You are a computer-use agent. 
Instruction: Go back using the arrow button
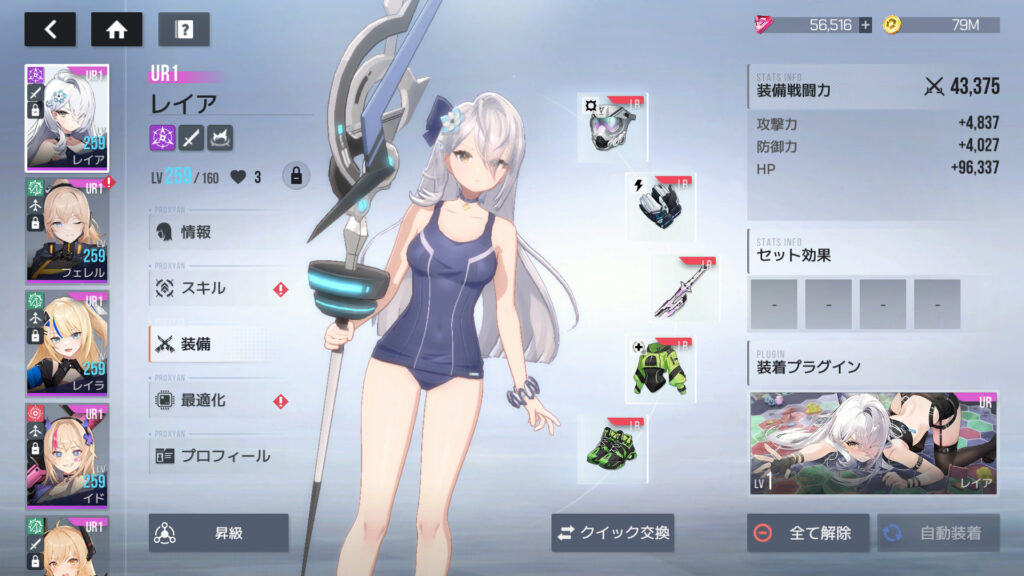(49, 29)
